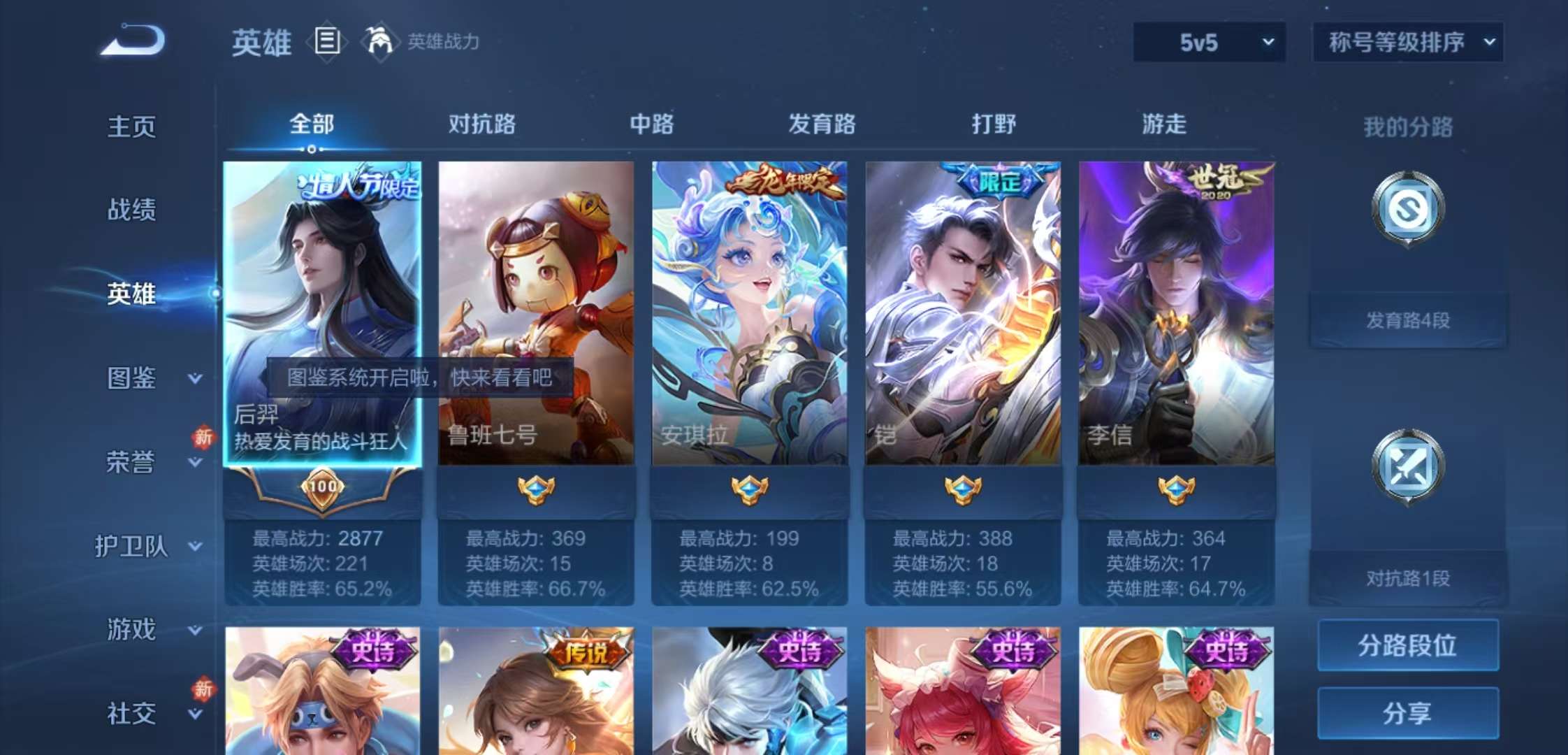
Task: Switch to the 对抗路 tab
Action: coord(484,124)
